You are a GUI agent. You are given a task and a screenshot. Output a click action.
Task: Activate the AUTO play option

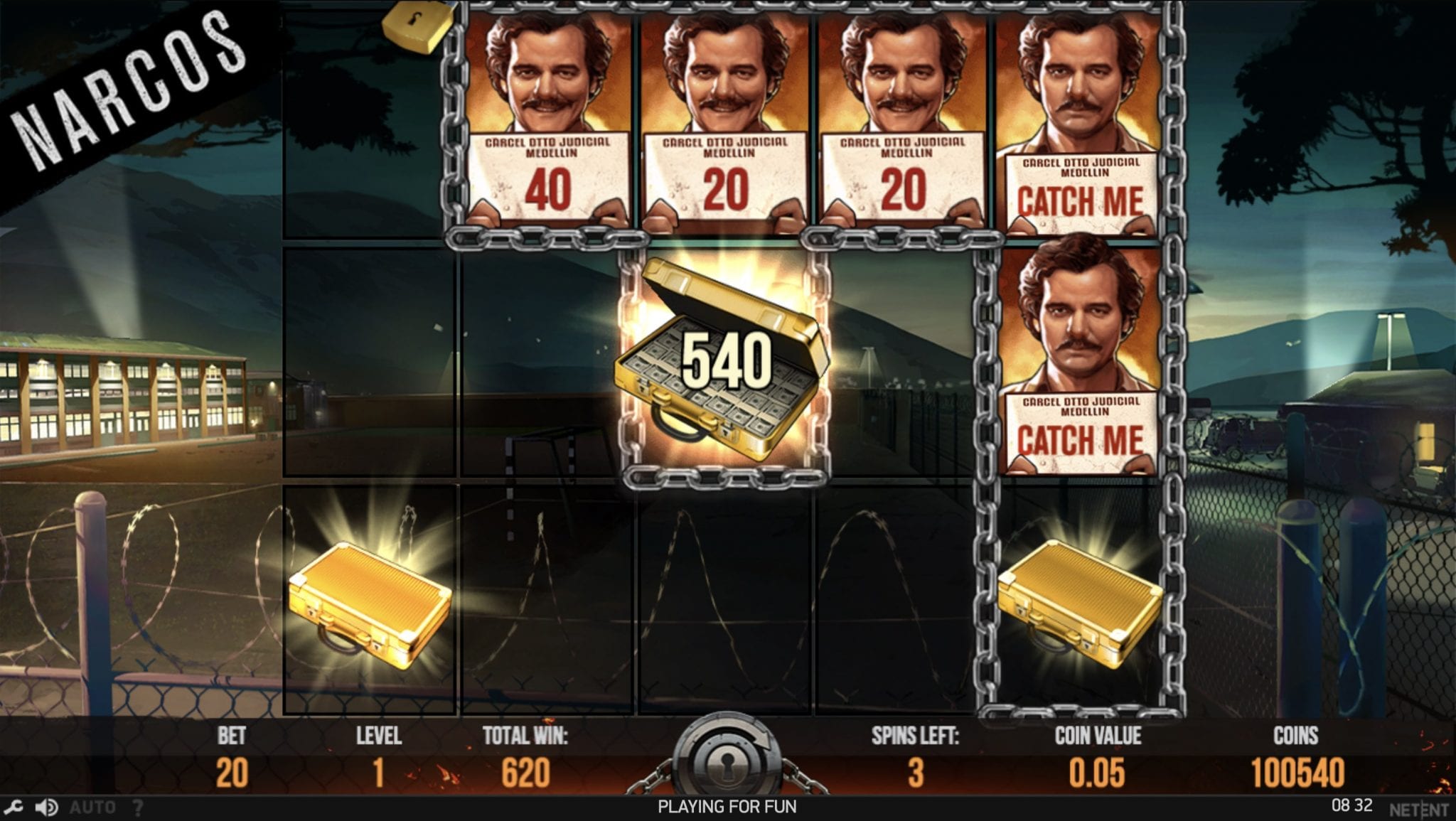pos(92,807)
